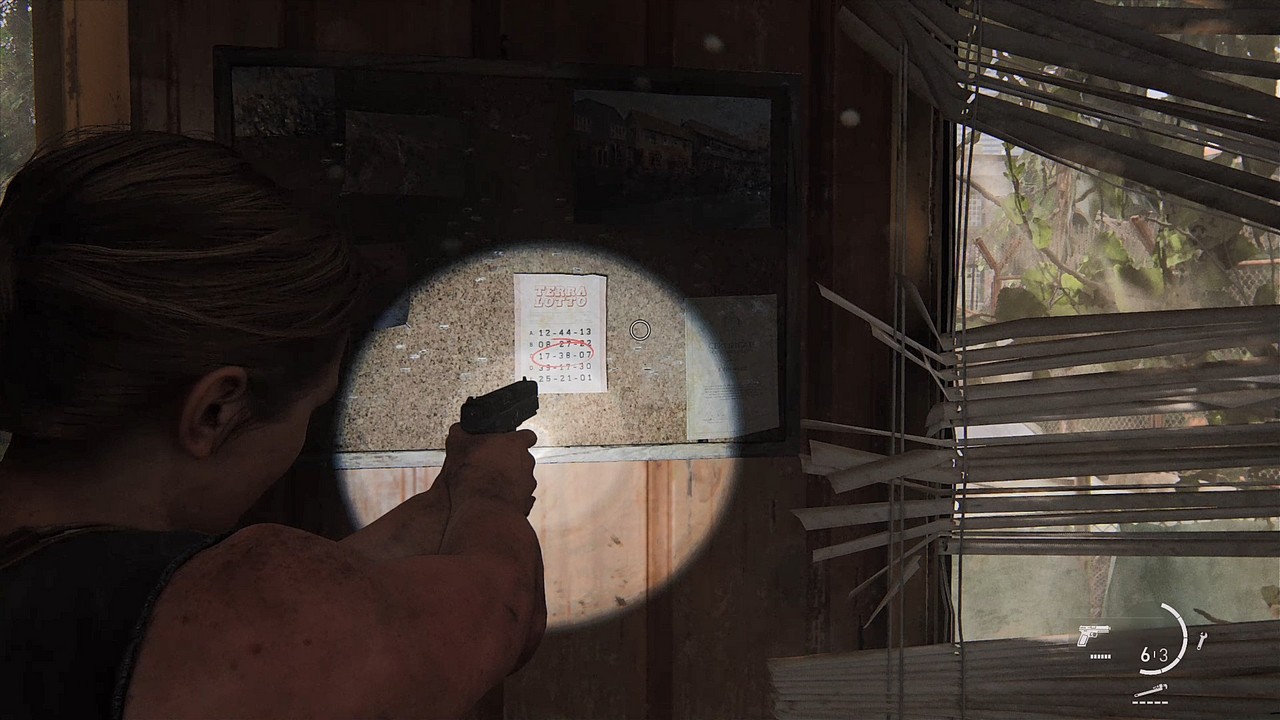Click the pipe wrench melee weapon icon

(1150, 690)
